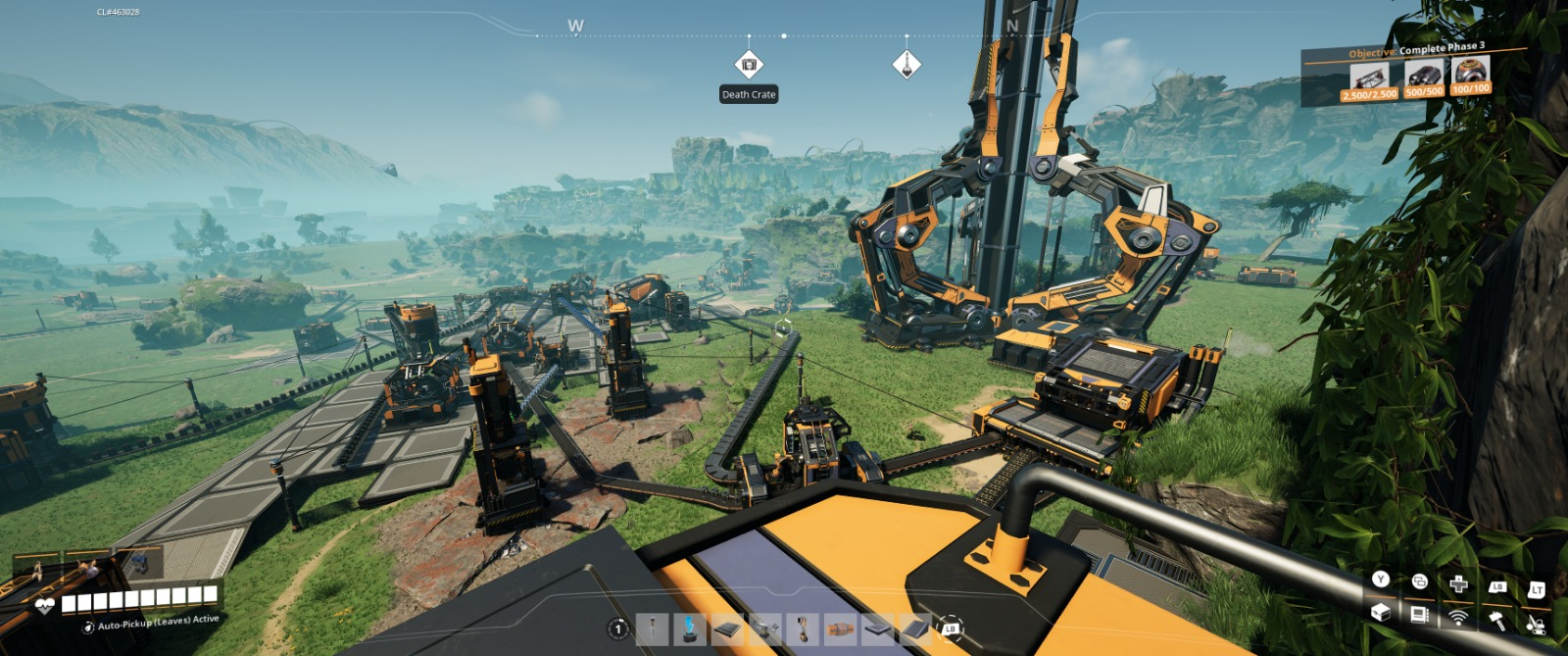Click the space elevator compass marker
Viewport: 1568px width, 656px height.
[x=906, y=65]
